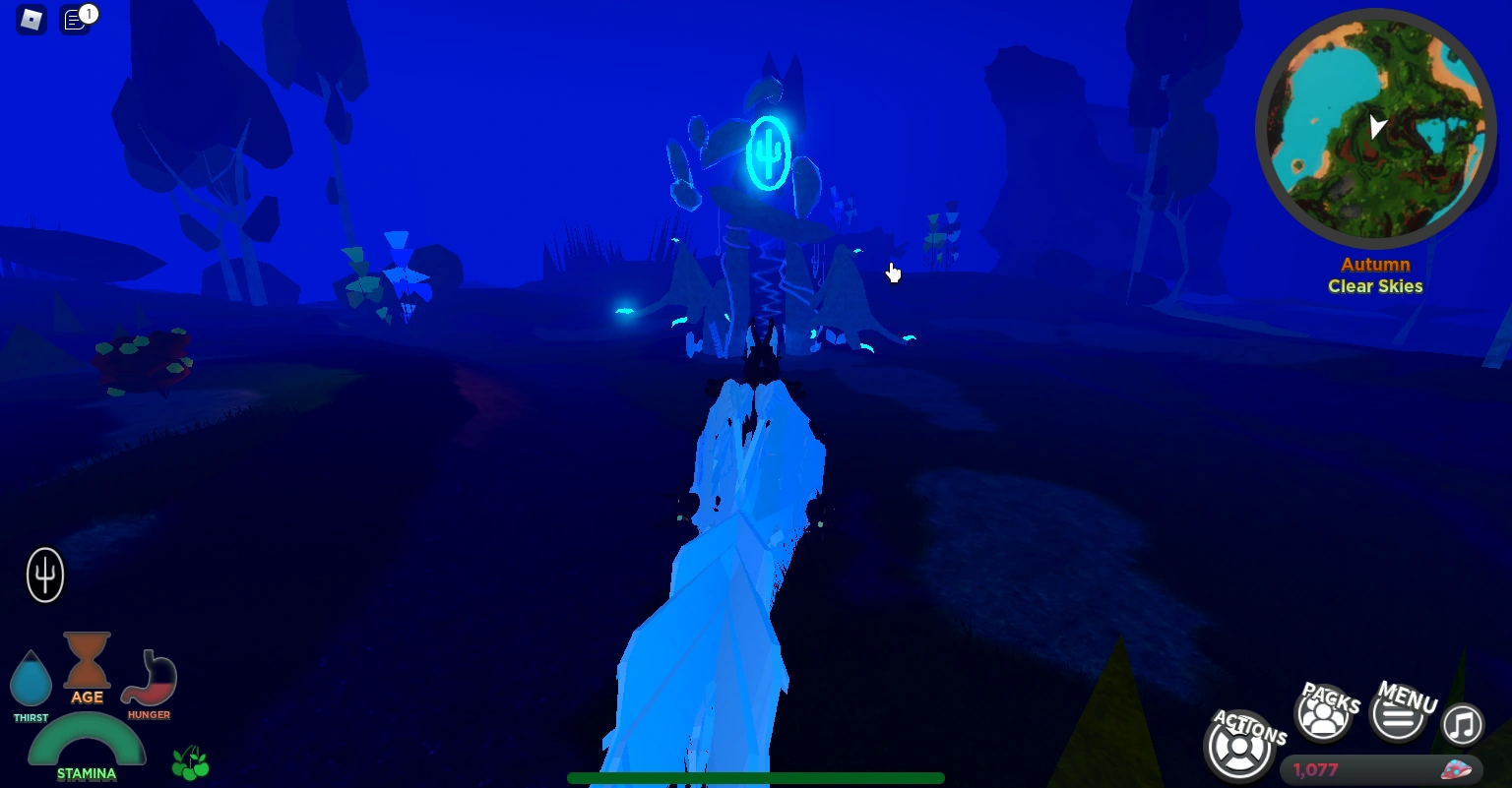Mute music via the music note icon
1512x788 pixels.
coord(1463,725)
